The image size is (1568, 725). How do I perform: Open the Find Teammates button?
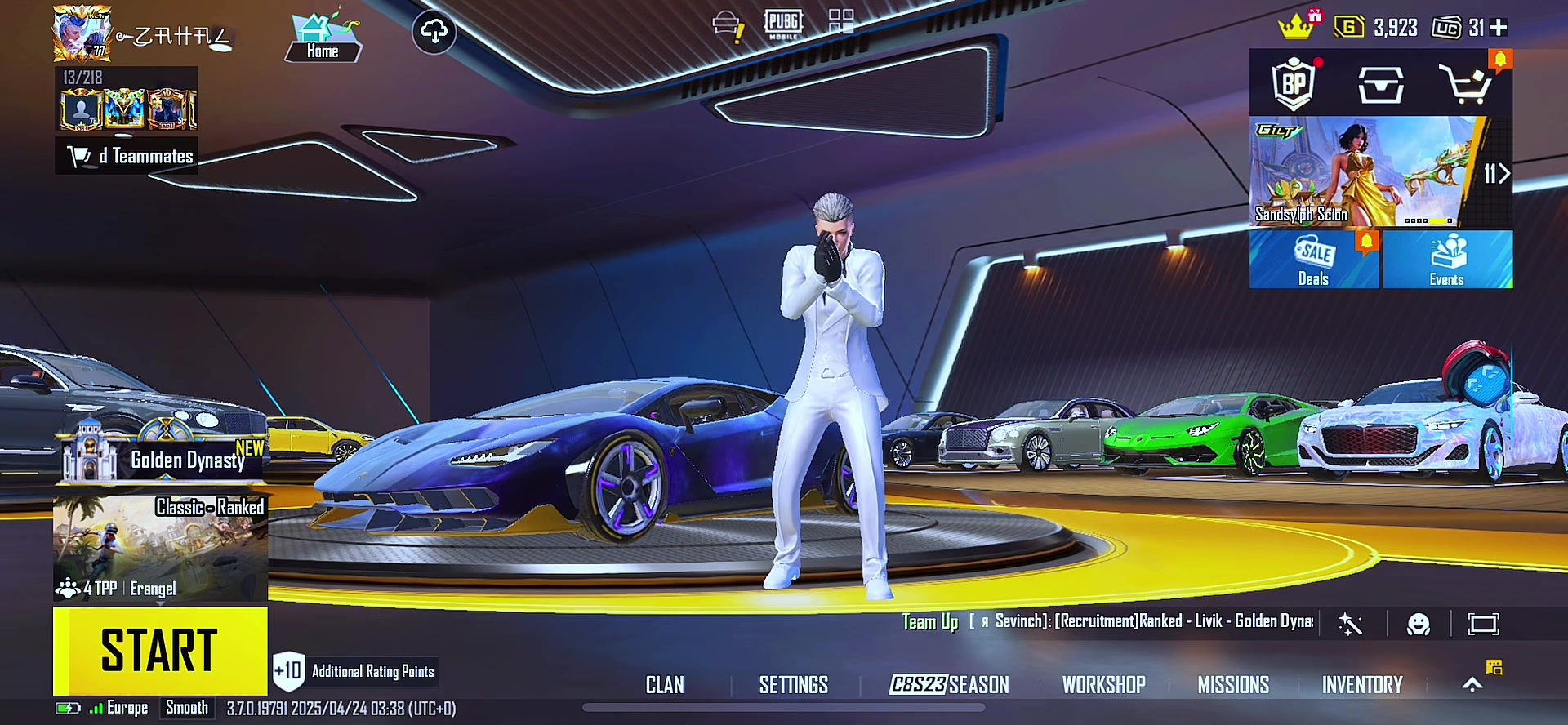(x=127, y=156)
